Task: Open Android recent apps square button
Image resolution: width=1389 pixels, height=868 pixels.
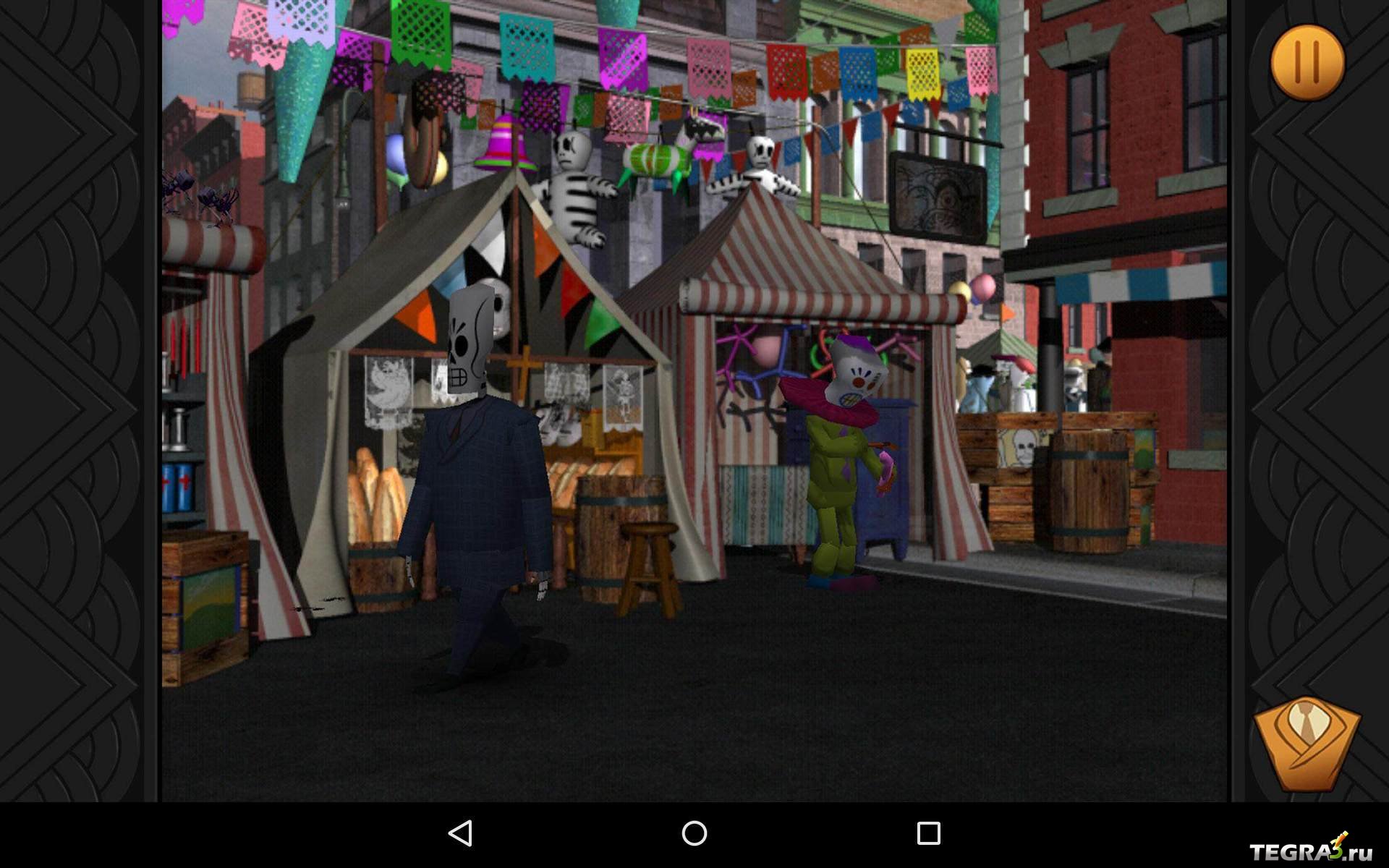Action: (928, 833)
